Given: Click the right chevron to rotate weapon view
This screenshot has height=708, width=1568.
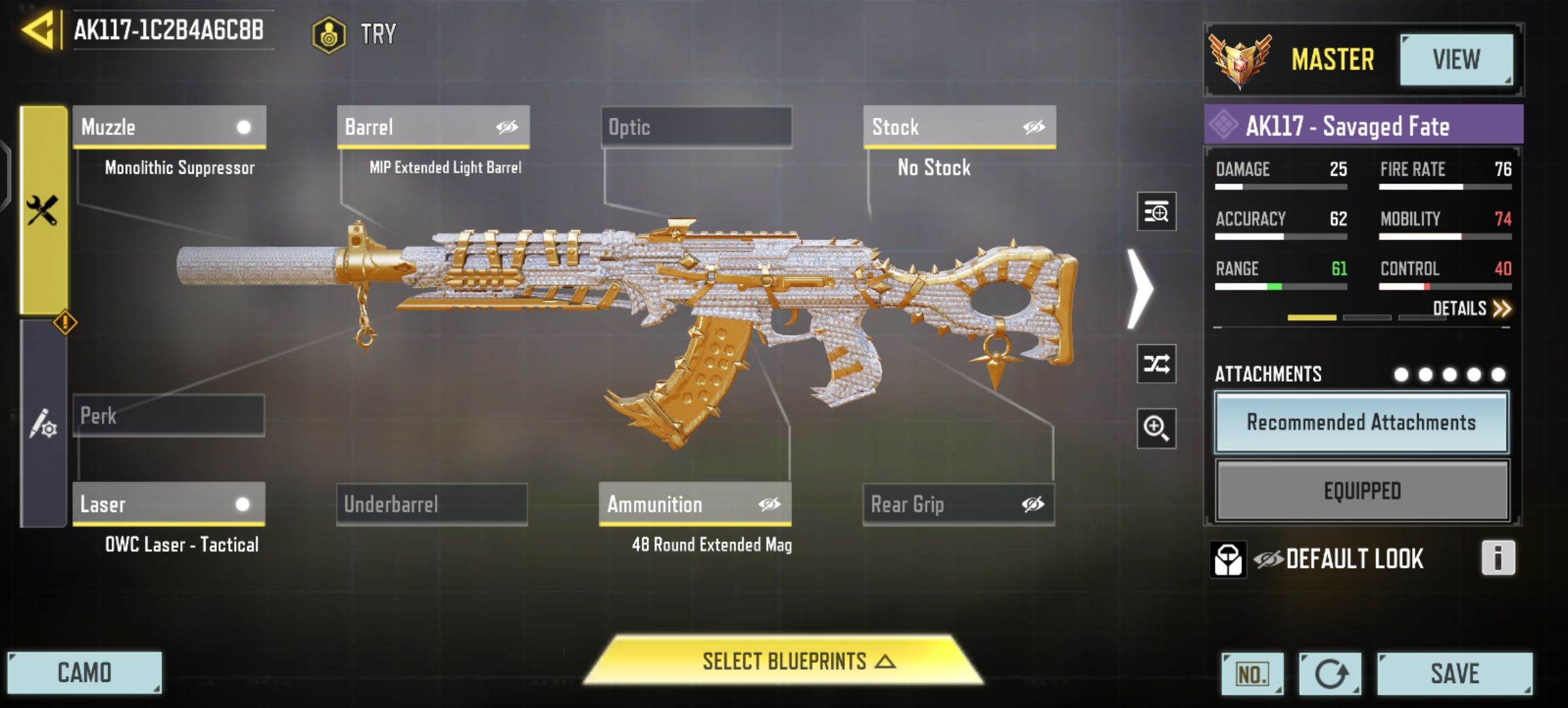Looking at the screenshot, I should point(1141,287).
